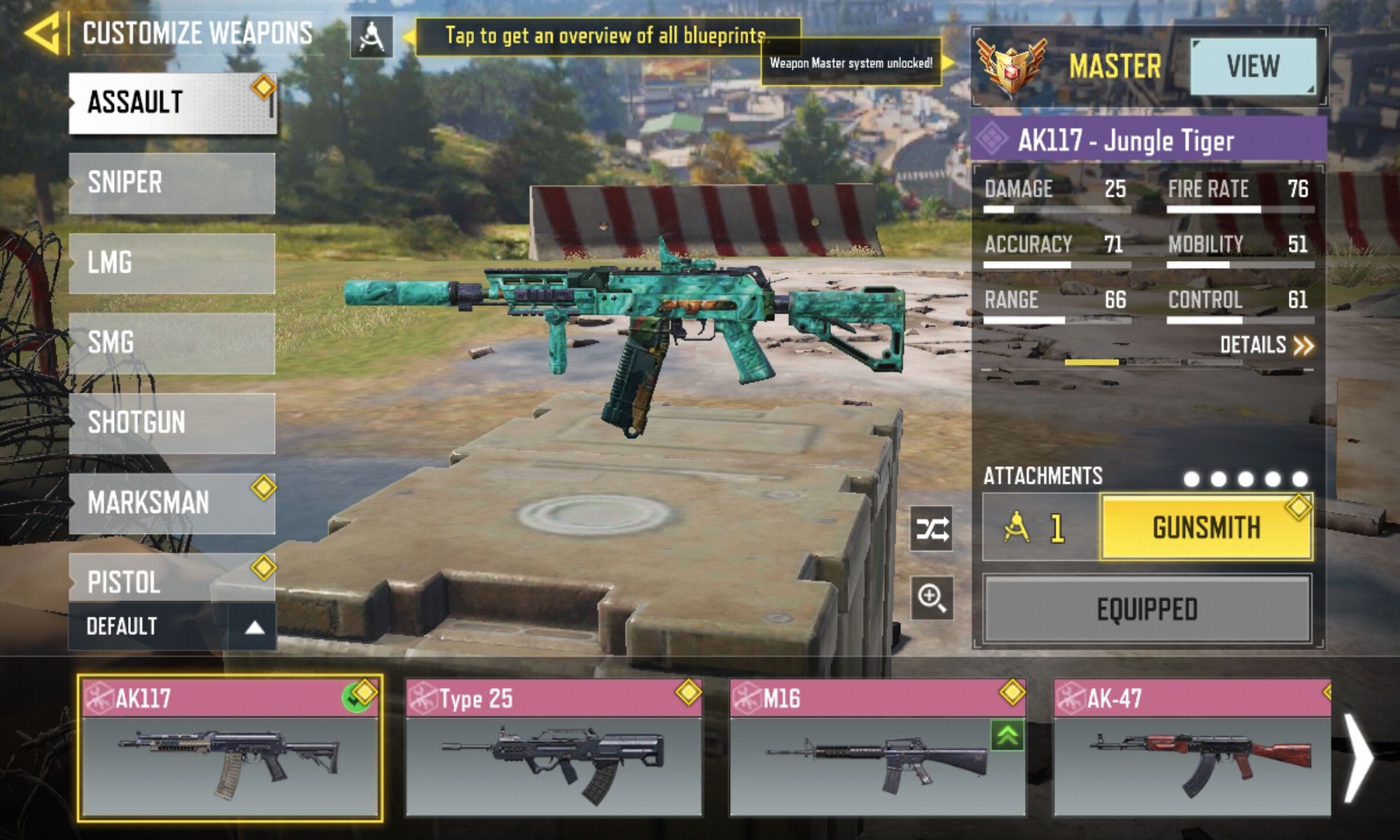Open the SMG weapon category
1400x840 pixels.
tap(172, 343)
